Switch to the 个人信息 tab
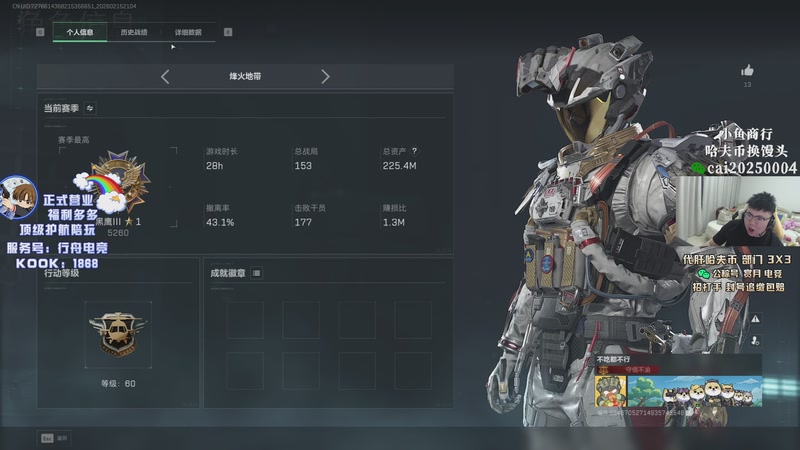Image resolution: width=800 pixels, height=450 pixels. click(80, 32)
